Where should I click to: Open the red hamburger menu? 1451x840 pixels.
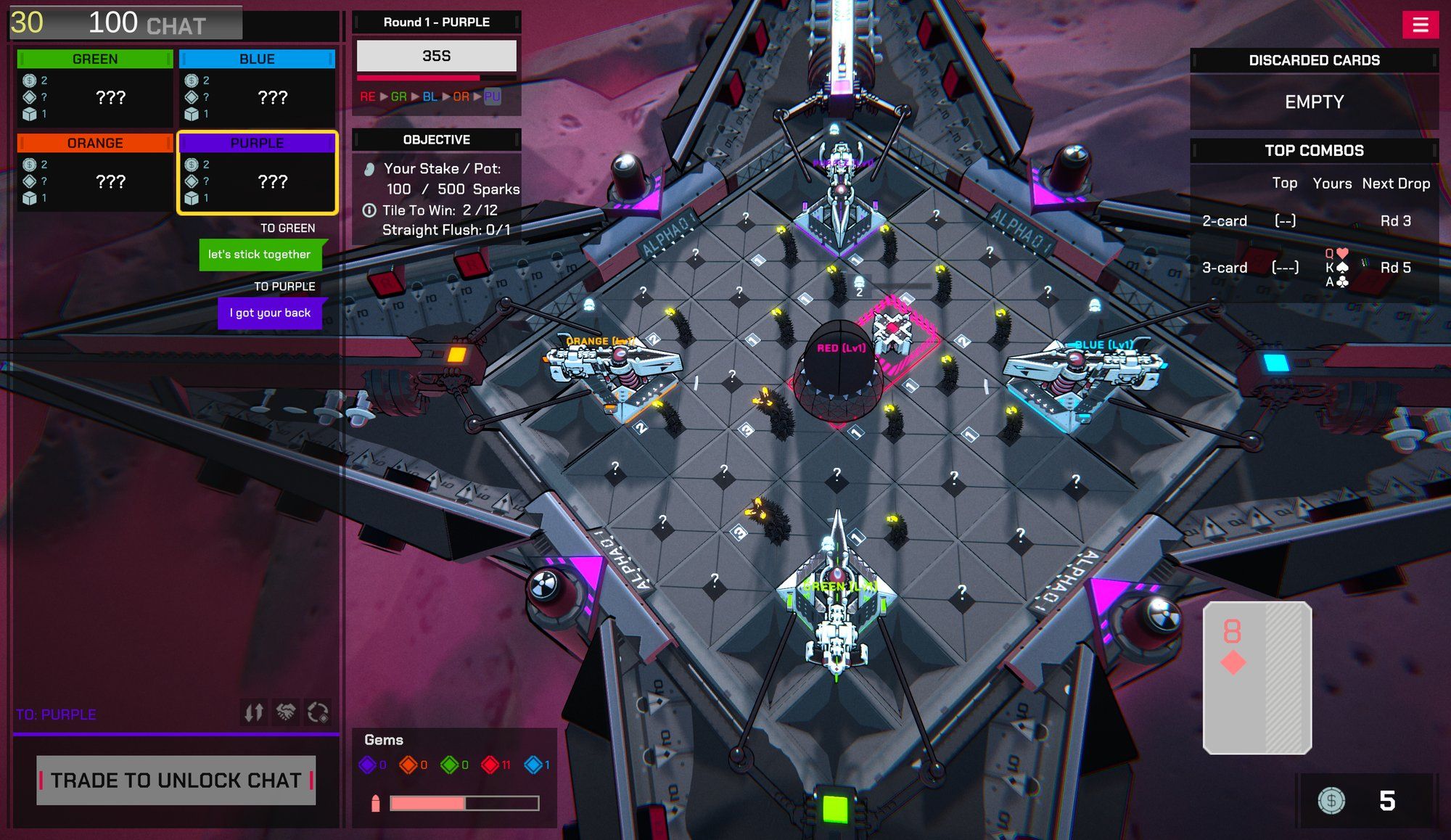(1420, 25)
